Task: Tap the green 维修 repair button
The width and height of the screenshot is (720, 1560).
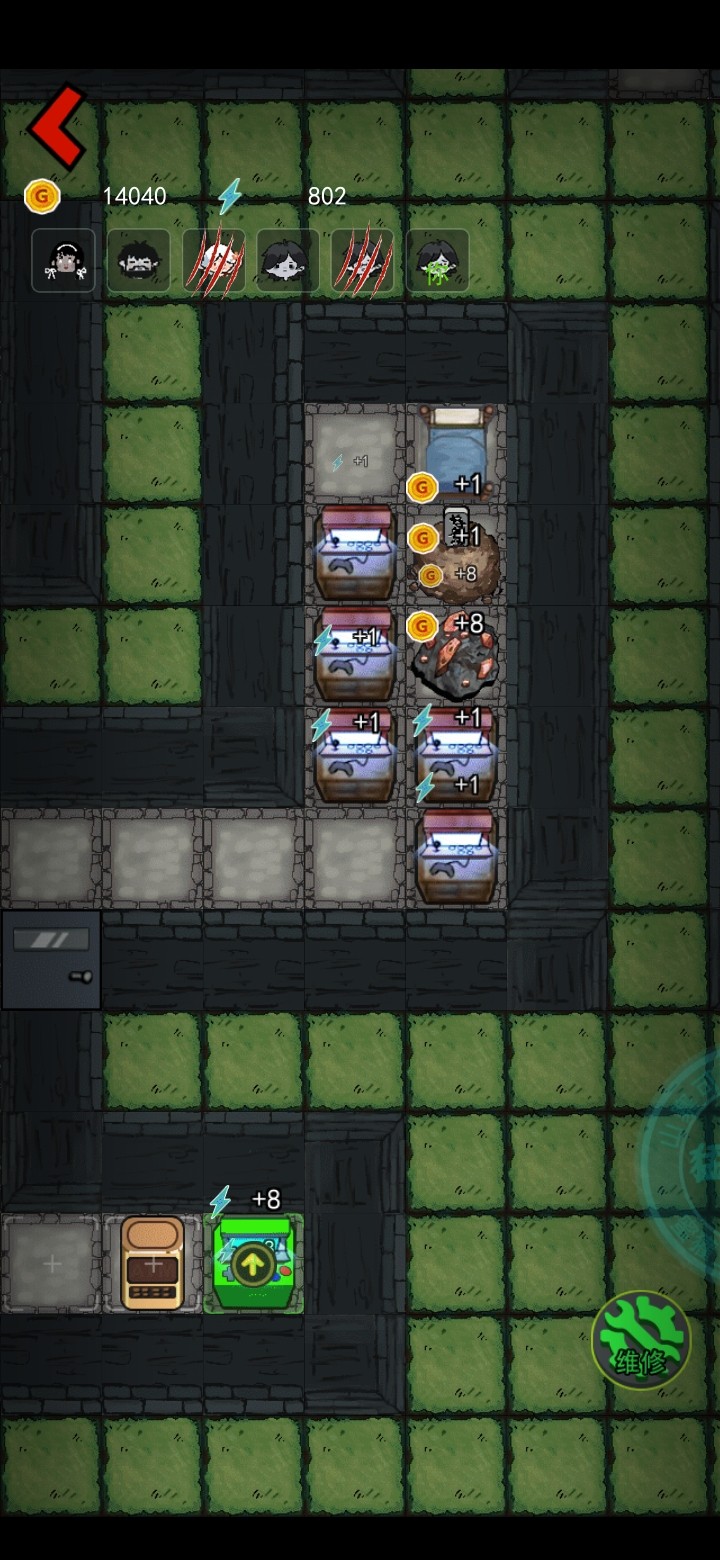Action: [641, 1340]
